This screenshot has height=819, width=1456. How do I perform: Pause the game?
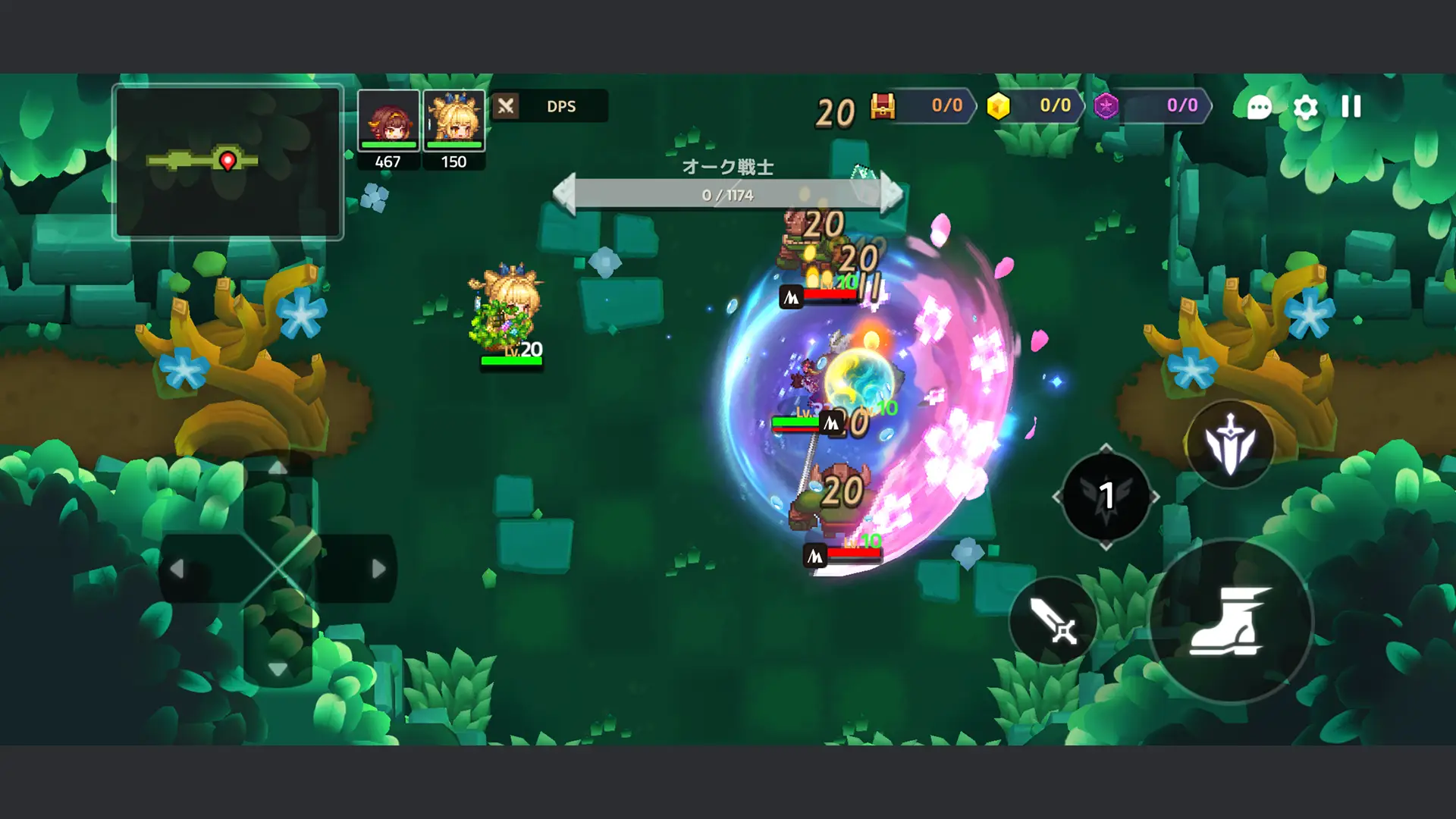tap(1350, 107)
